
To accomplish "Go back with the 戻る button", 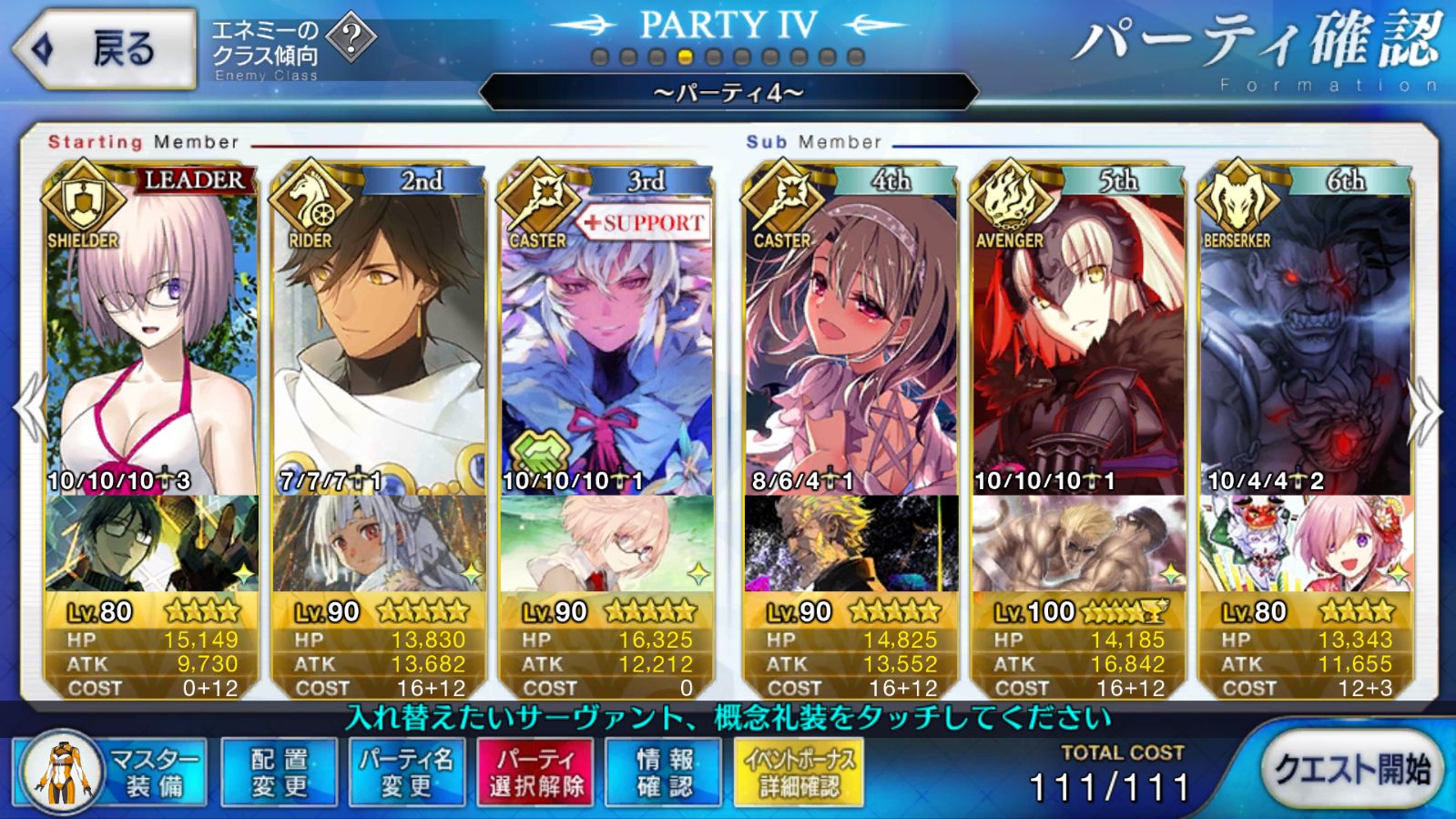I will pyautogui.click(x=105, y=49).
